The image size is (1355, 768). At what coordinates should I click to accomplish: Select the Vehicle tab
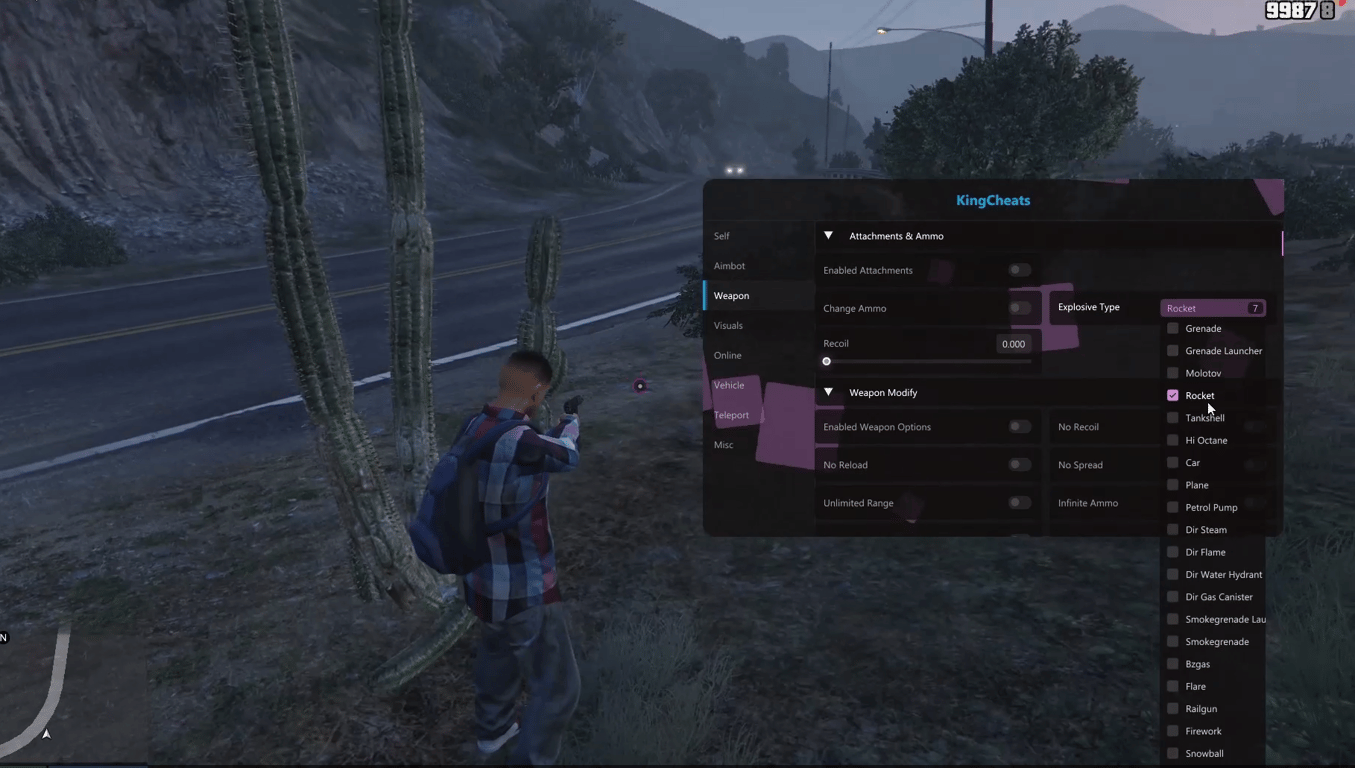pyautogui.click(x=729, y=385)
